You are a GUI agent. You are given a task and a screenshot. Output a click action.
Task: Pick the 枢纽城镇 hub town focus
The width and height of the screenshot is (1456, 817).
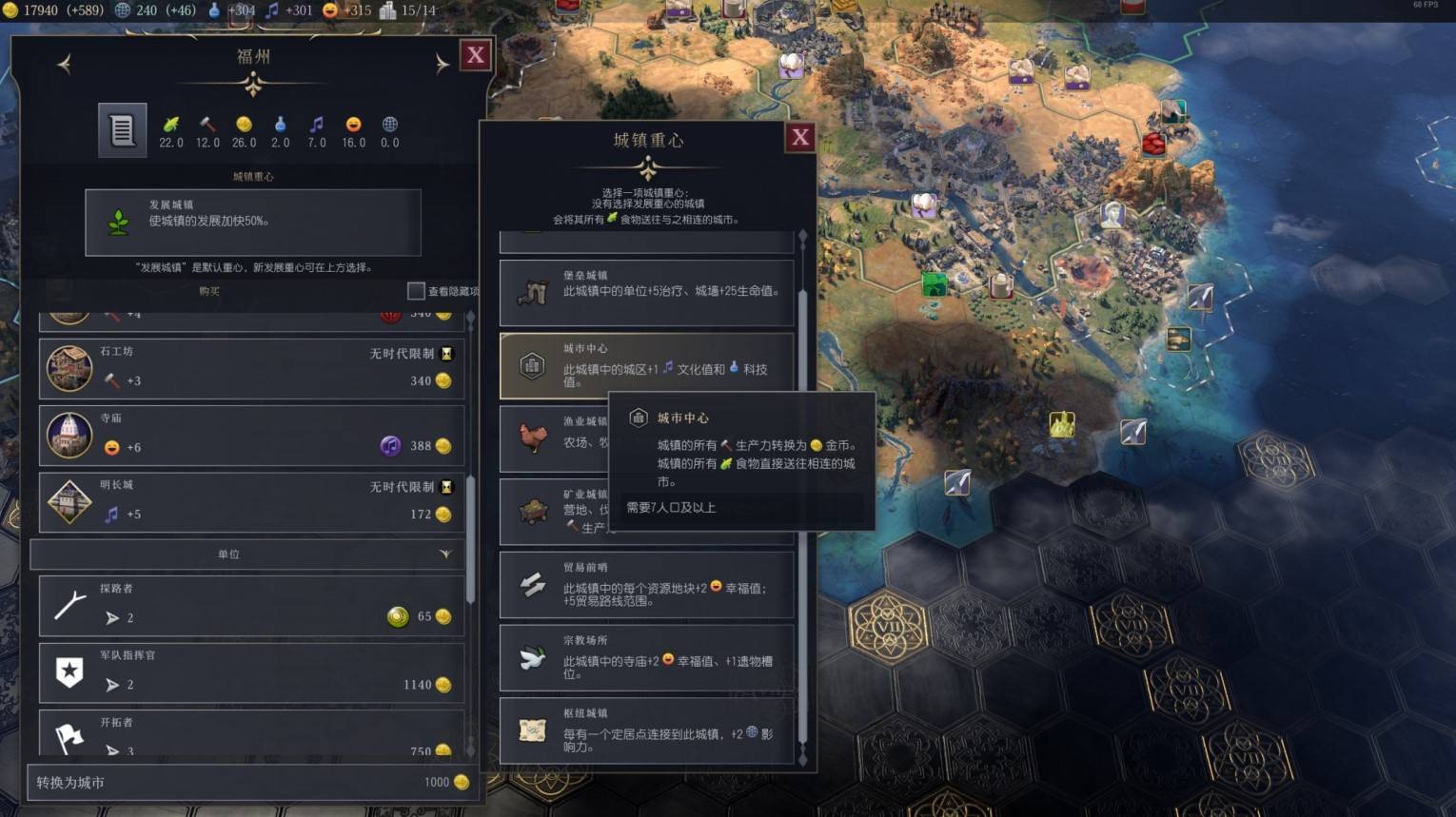[x=646, y=729]
